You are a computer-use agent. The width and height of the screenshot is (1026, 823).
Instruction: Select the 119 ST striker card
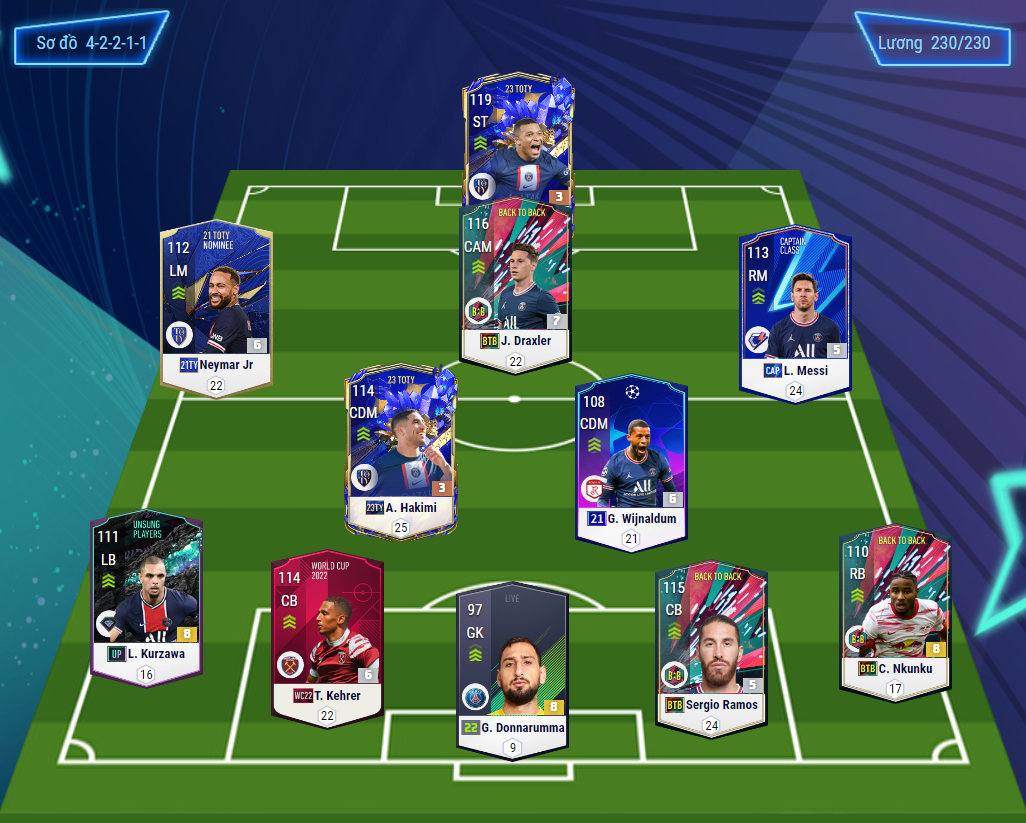(519, 140)
